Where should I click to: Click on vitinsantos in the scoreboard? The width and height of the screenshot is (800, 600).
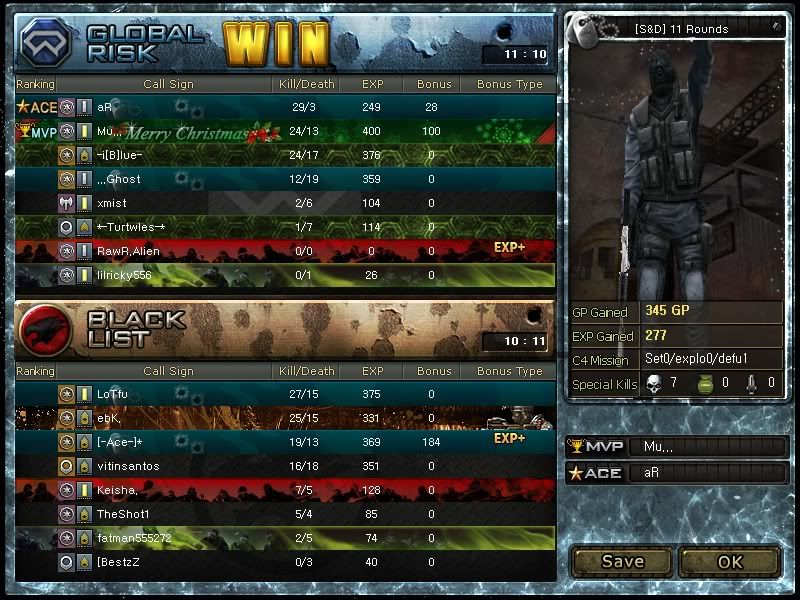(285, 466)
